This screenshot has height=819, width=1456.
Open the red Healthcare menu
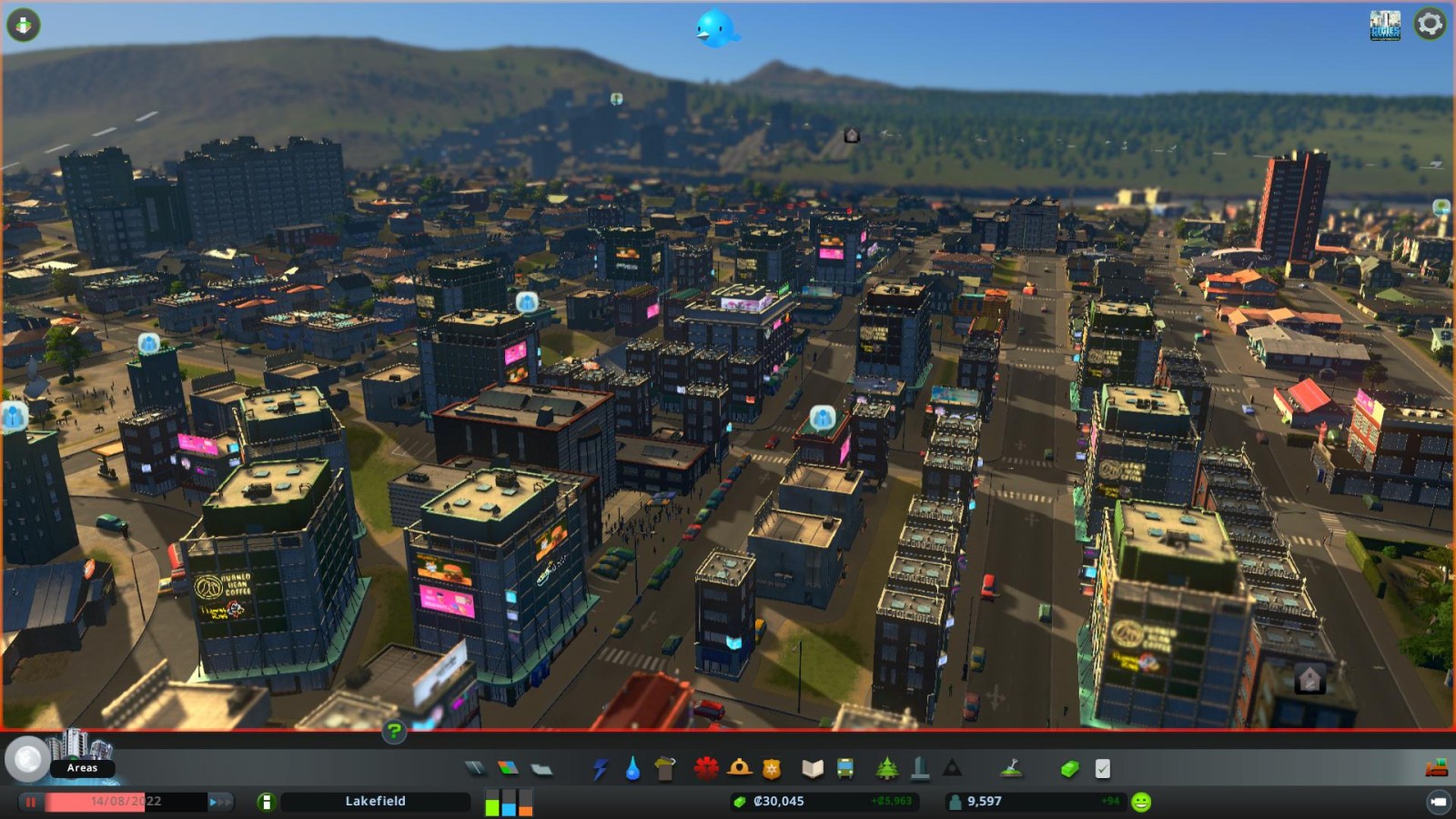point(705,769)
